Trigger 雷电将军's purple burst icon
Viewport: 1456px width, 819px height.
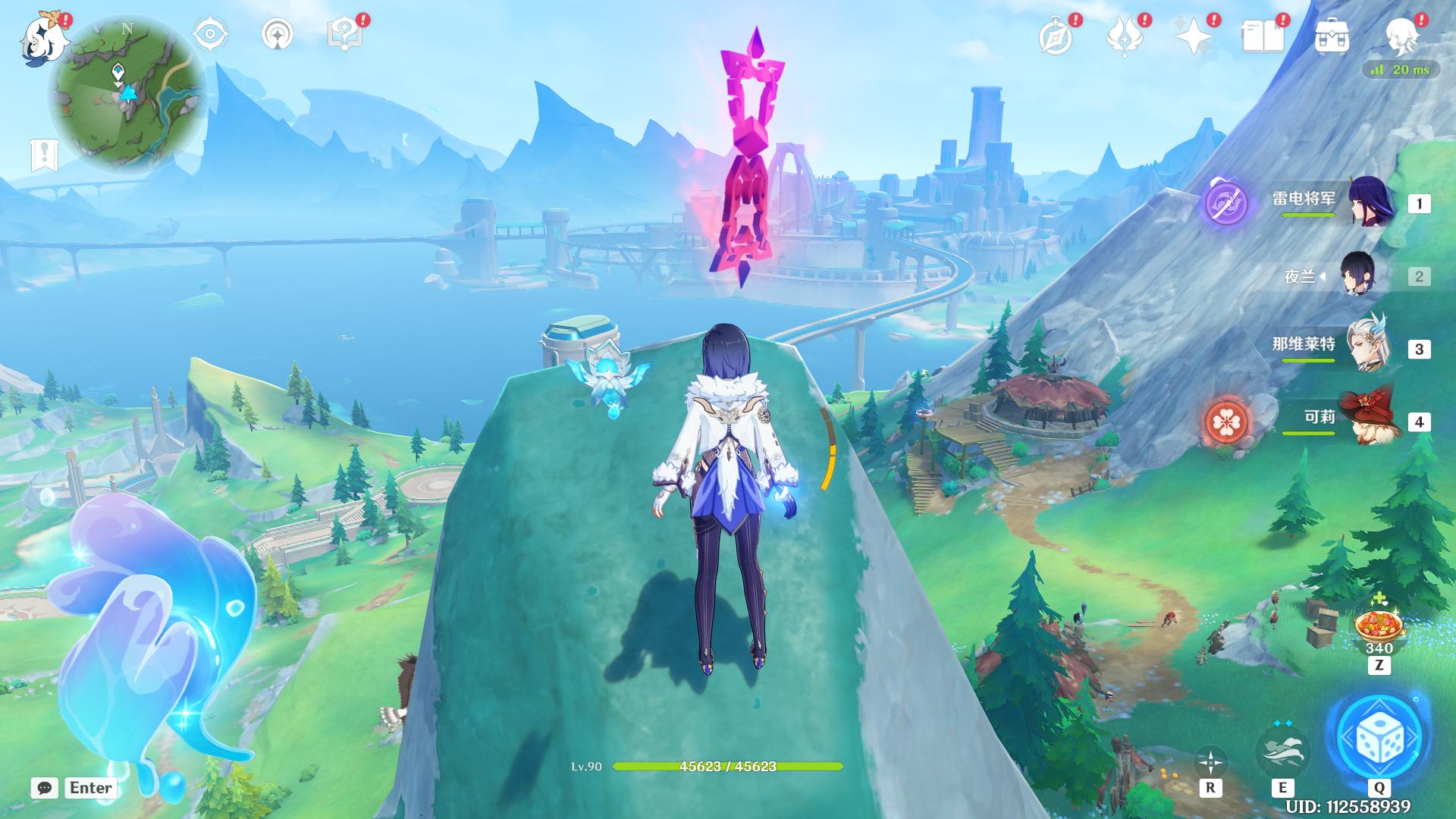coord(1226,202)
